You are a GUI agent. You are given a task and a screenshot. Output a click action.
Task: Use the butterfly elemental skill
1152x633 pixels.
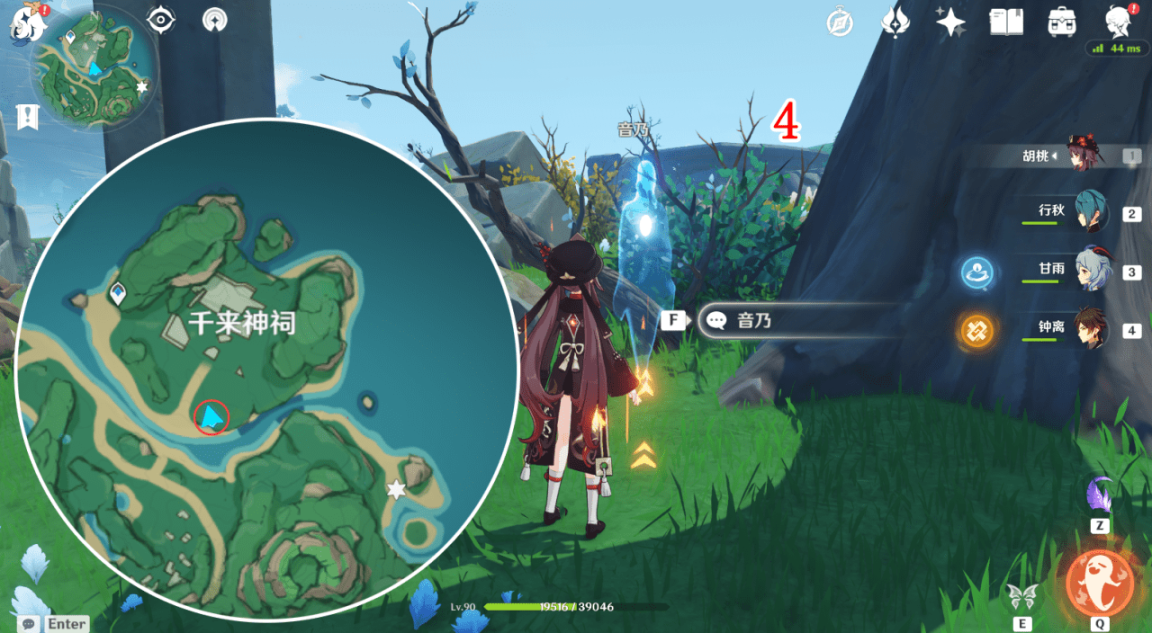click(x=1022, y=596)
